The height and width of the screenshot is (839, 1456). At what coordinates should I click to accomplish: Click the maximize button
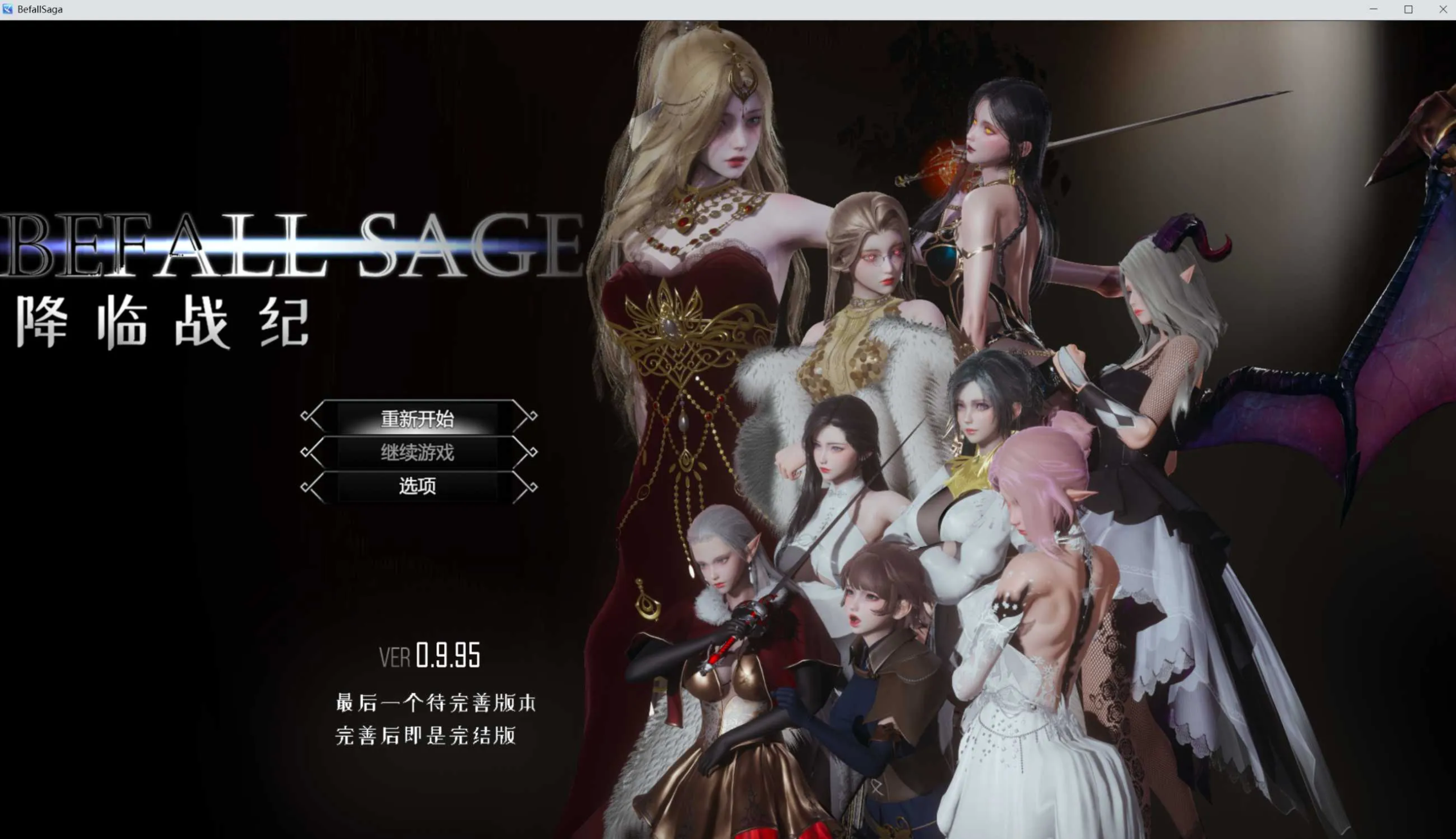(x=1408, y=9)
